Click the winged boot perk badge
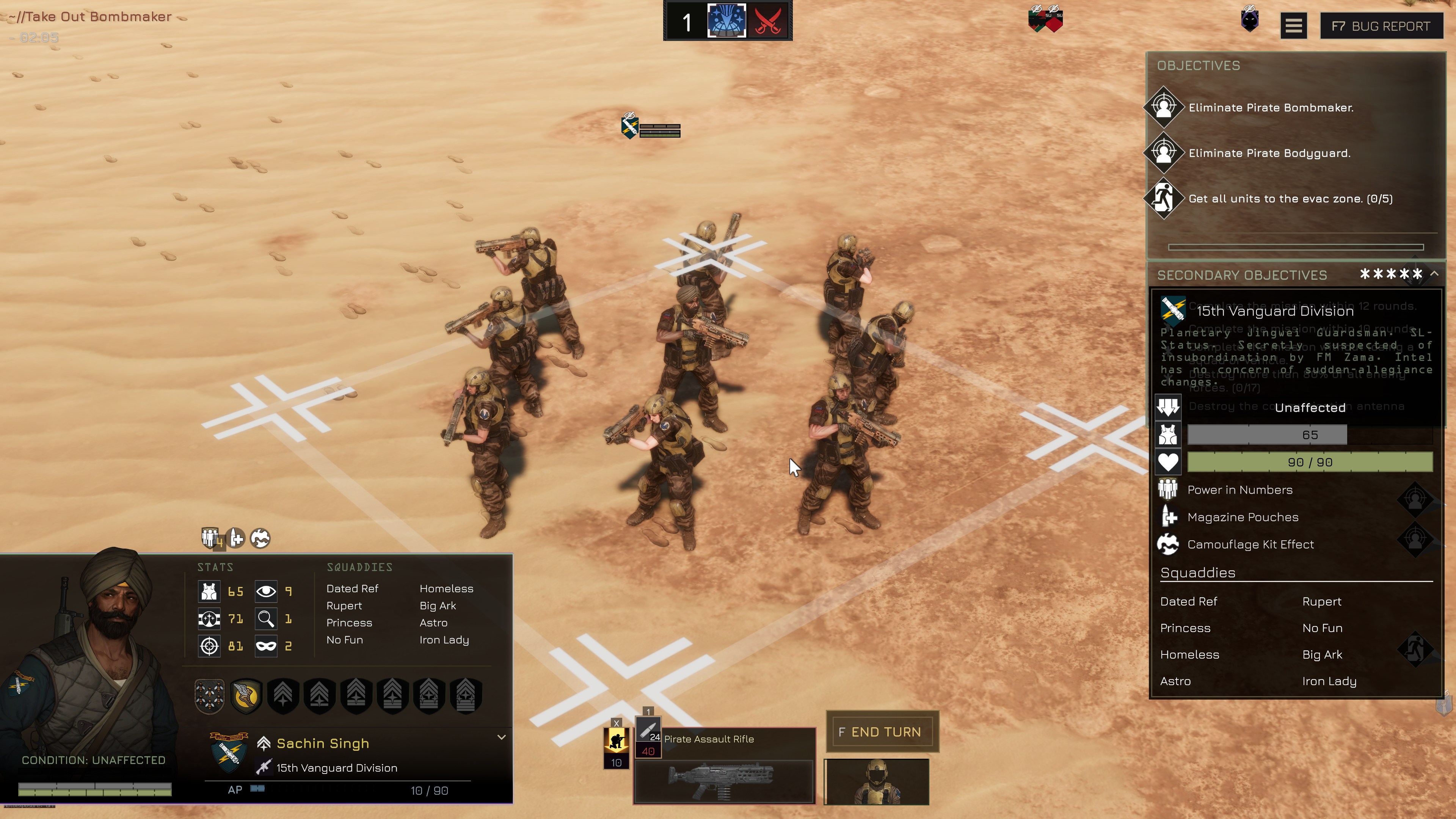This screenshot has height=819, width=1456. (x=246, y=696)
